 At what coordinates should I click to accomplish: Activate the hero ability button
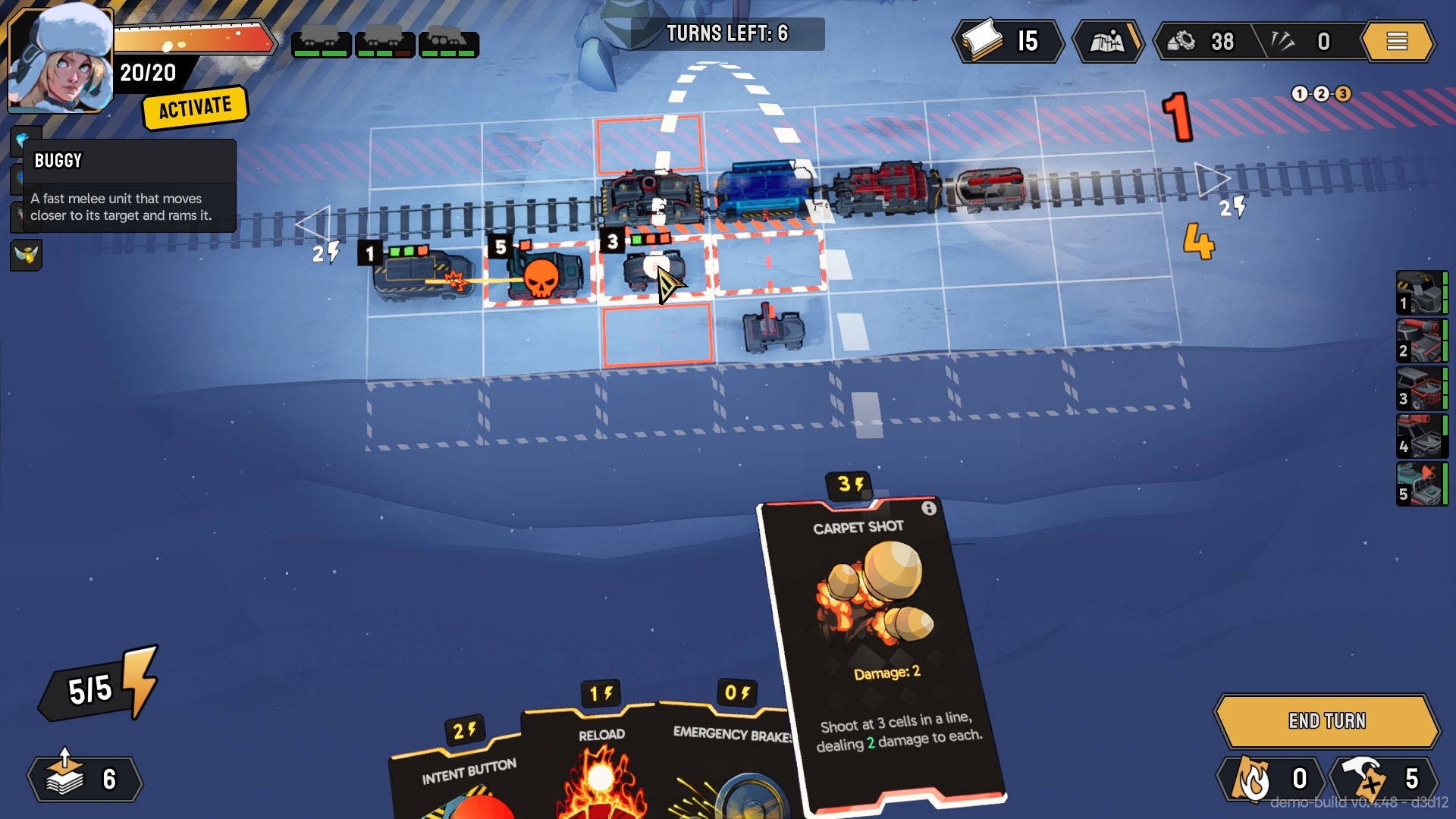tap(195, 108)
